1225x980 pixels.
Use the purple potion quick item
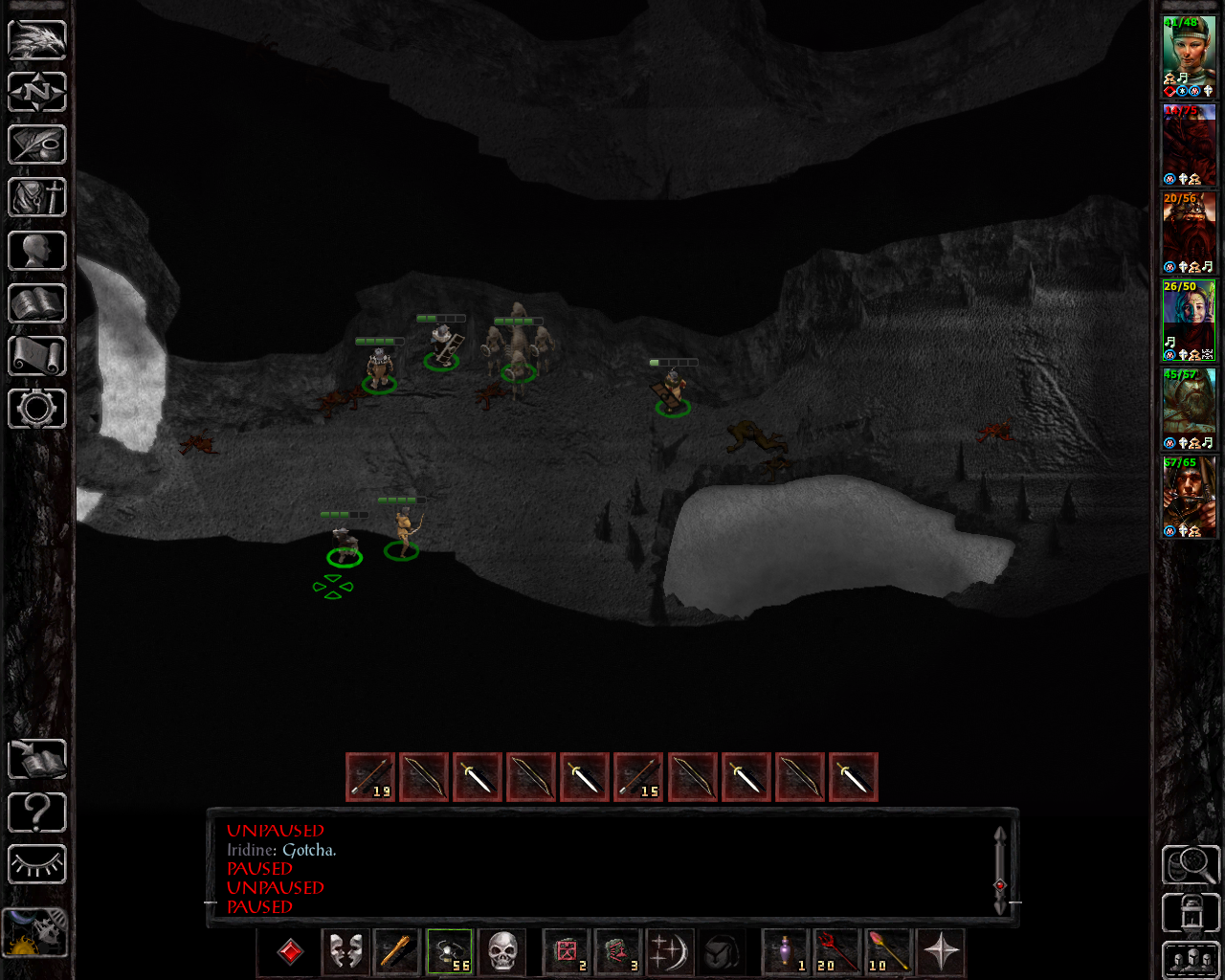[787, 952]
